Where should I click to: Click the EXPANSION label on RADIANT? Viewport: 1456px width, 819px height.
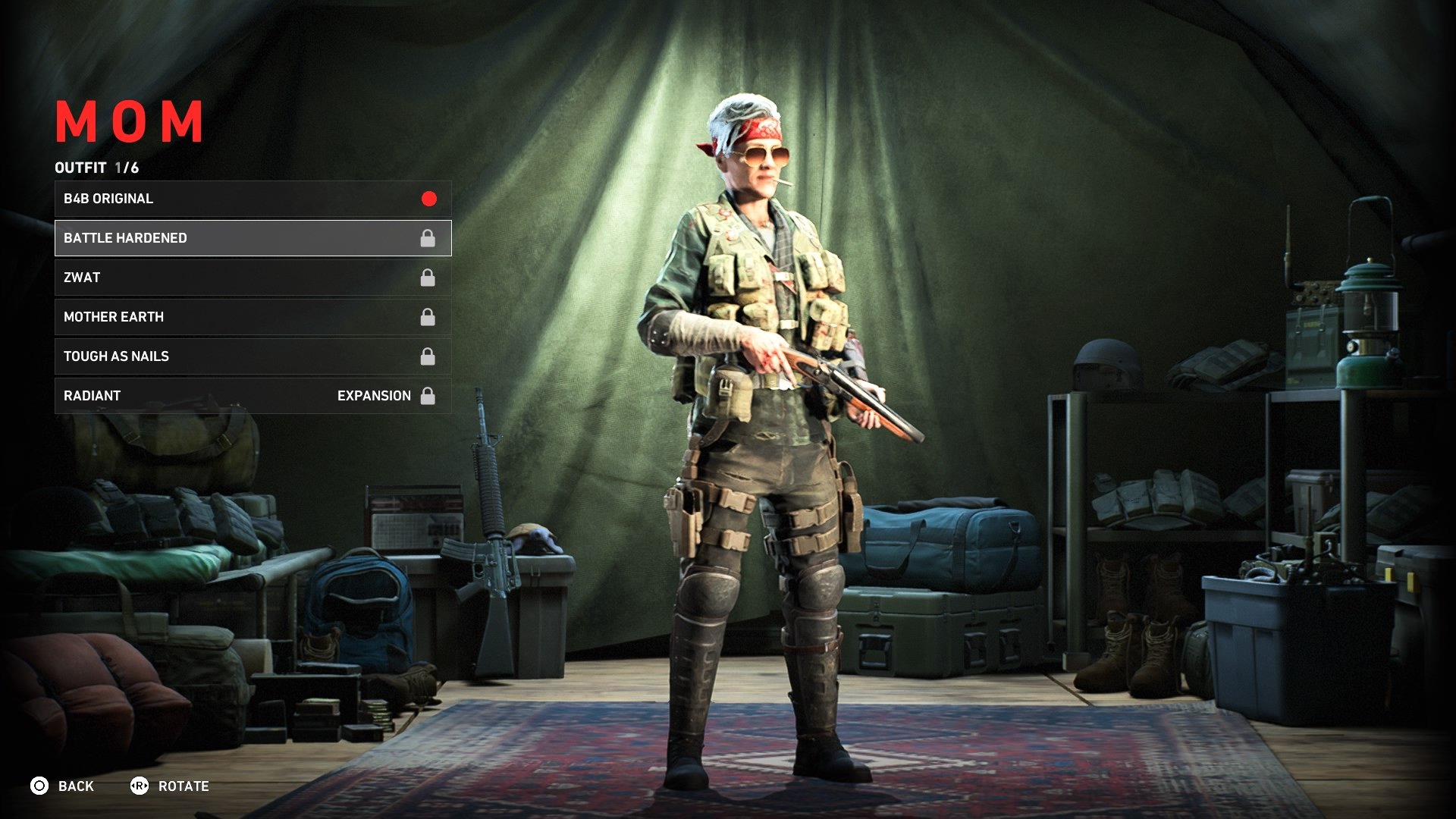coord(374,395)
